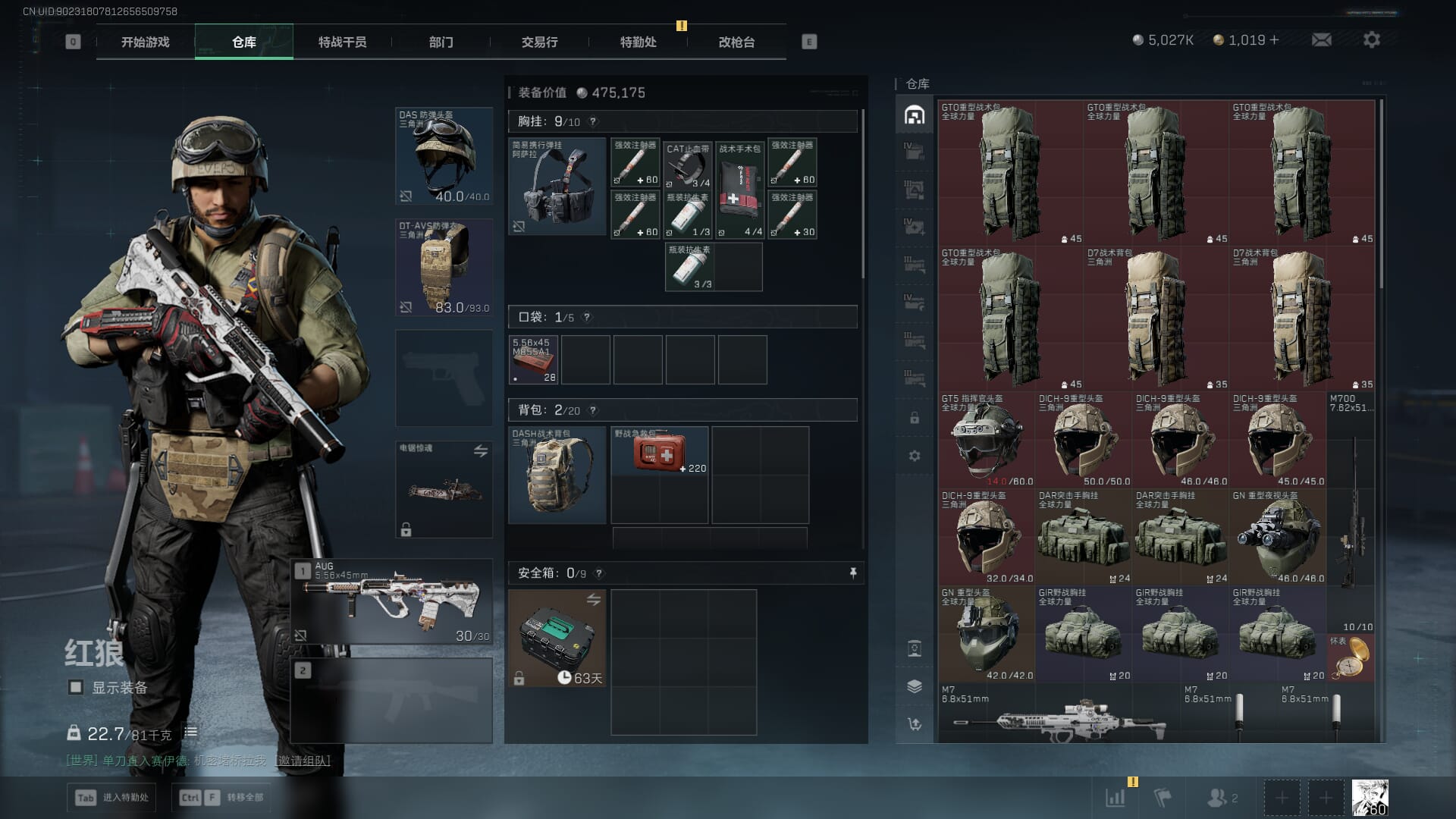
Task: Select the equipped DAS helmet slot
Action: 444,156
